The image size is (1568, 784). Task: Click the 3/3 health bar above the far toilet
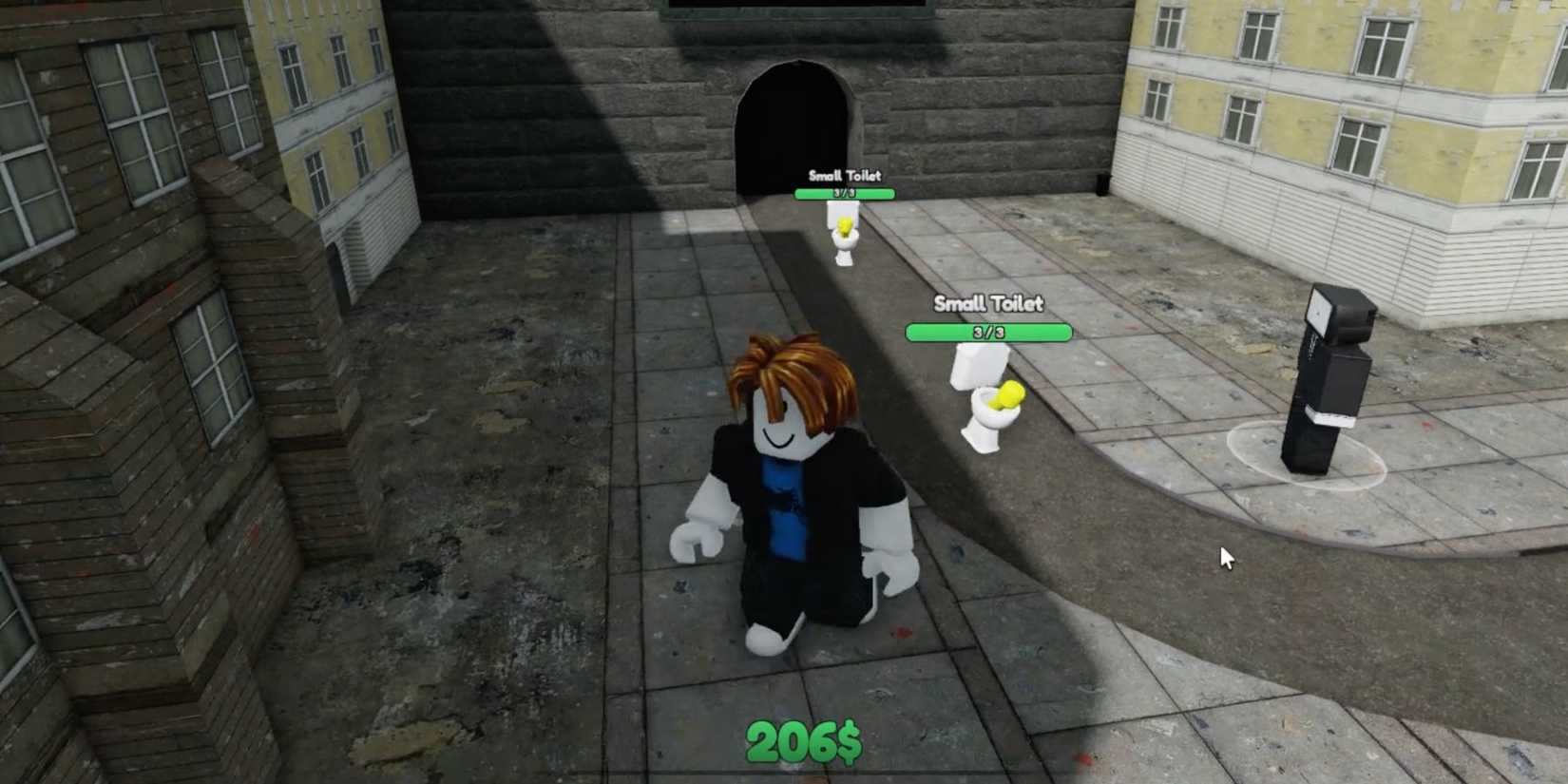tap(844, 193)
